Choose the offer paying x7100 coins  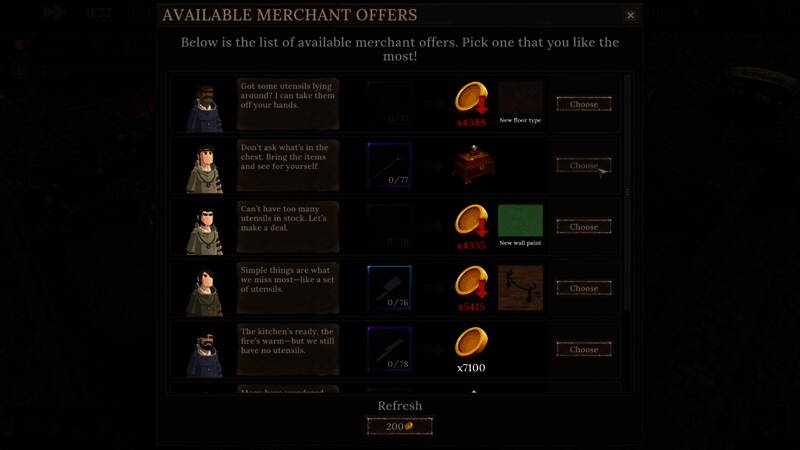coord(584,350)
